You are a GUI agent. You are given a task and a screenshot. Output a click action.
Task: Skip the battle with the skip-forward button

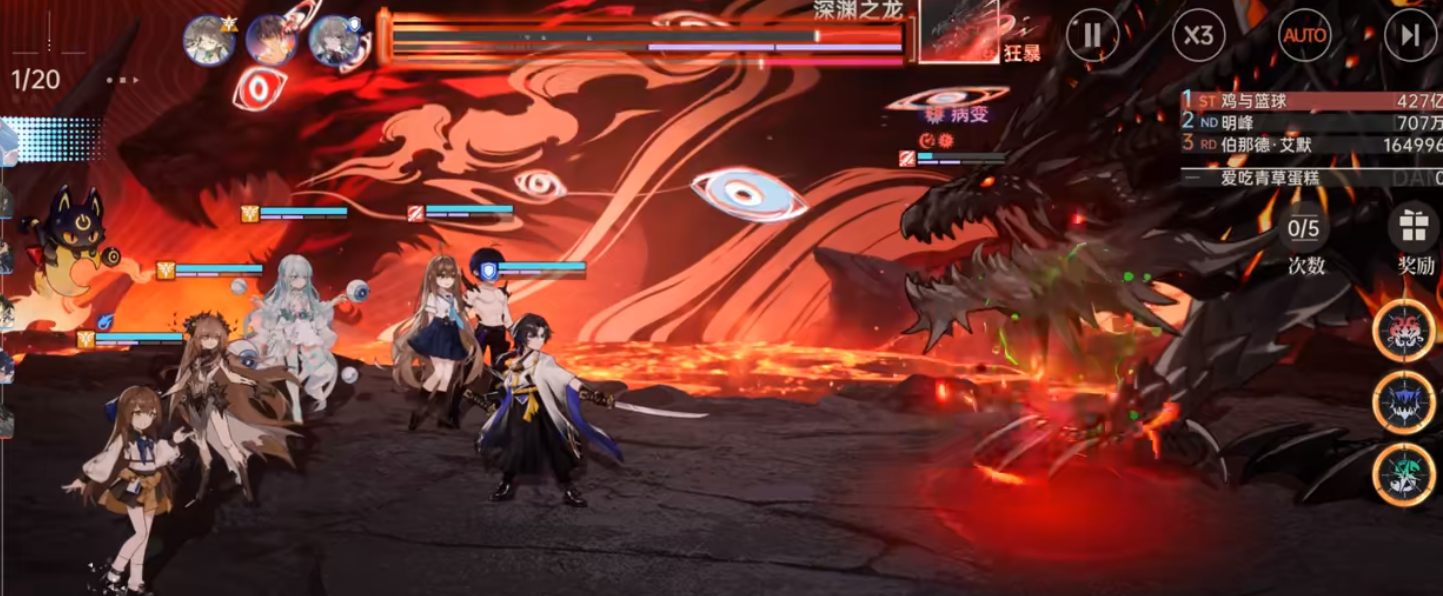[x=1410, y=37]
